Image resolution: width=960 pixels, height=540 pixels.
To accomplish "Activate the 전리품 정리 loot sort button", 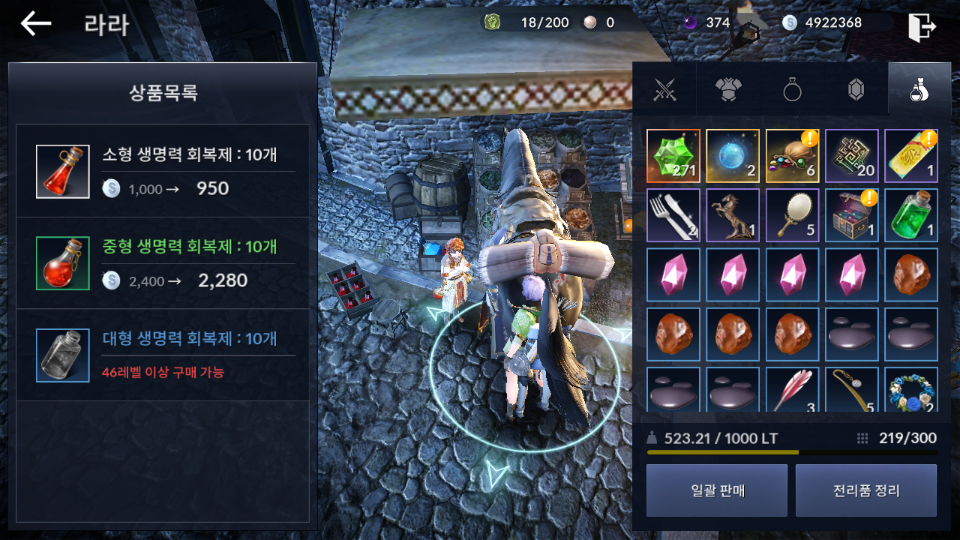I will (x=866, y=490).
